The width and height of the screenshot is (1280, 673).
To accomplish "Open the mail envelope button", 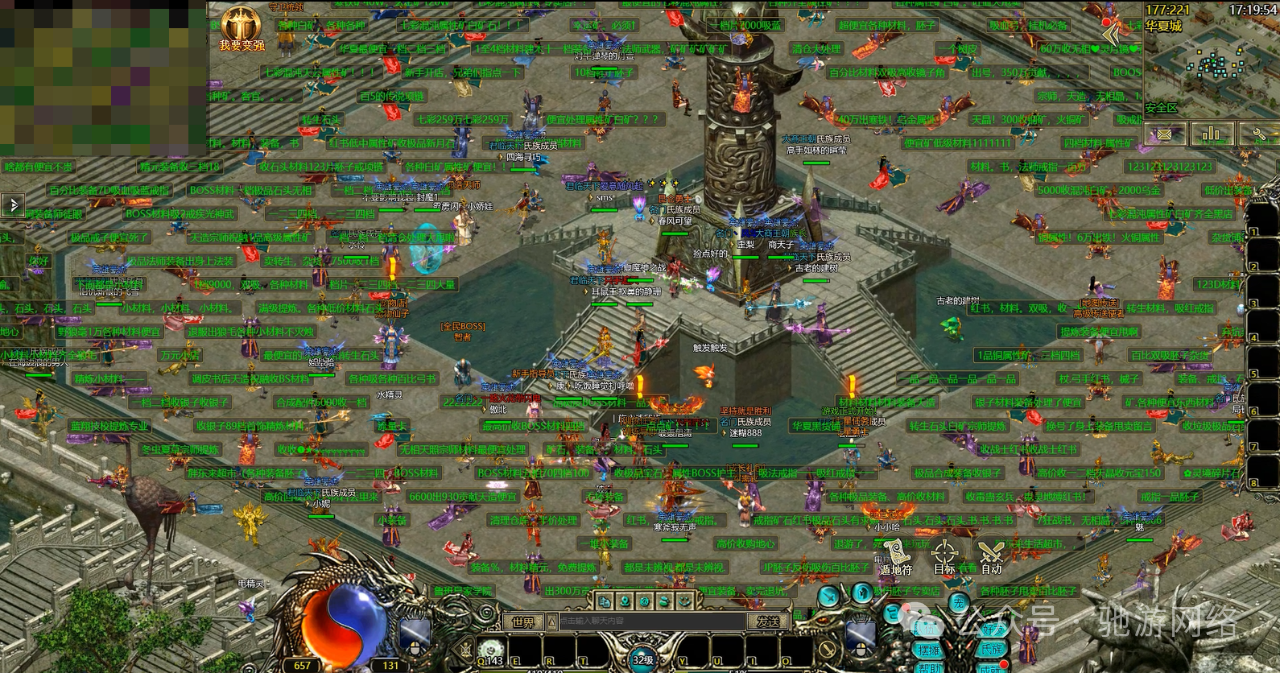I will click(1164, 134).
